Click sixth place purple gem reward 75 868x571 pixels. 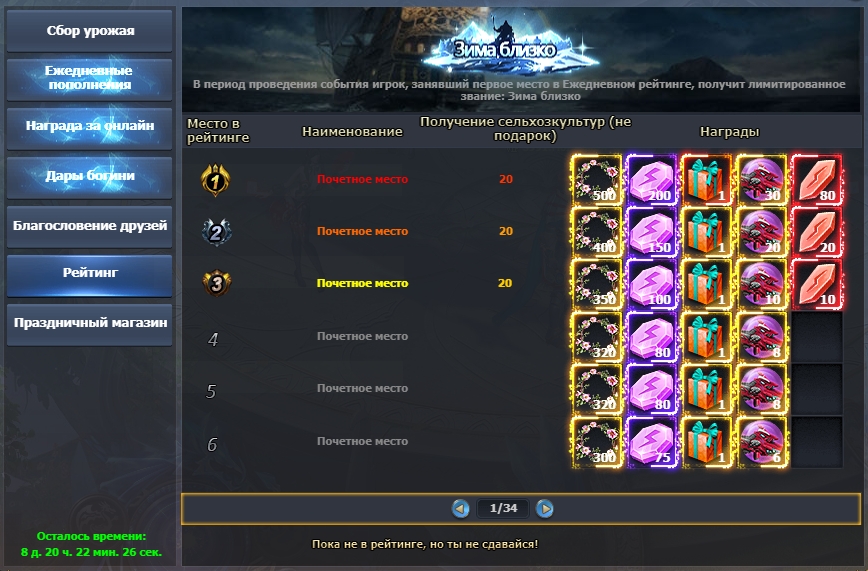tap(651, 442)
